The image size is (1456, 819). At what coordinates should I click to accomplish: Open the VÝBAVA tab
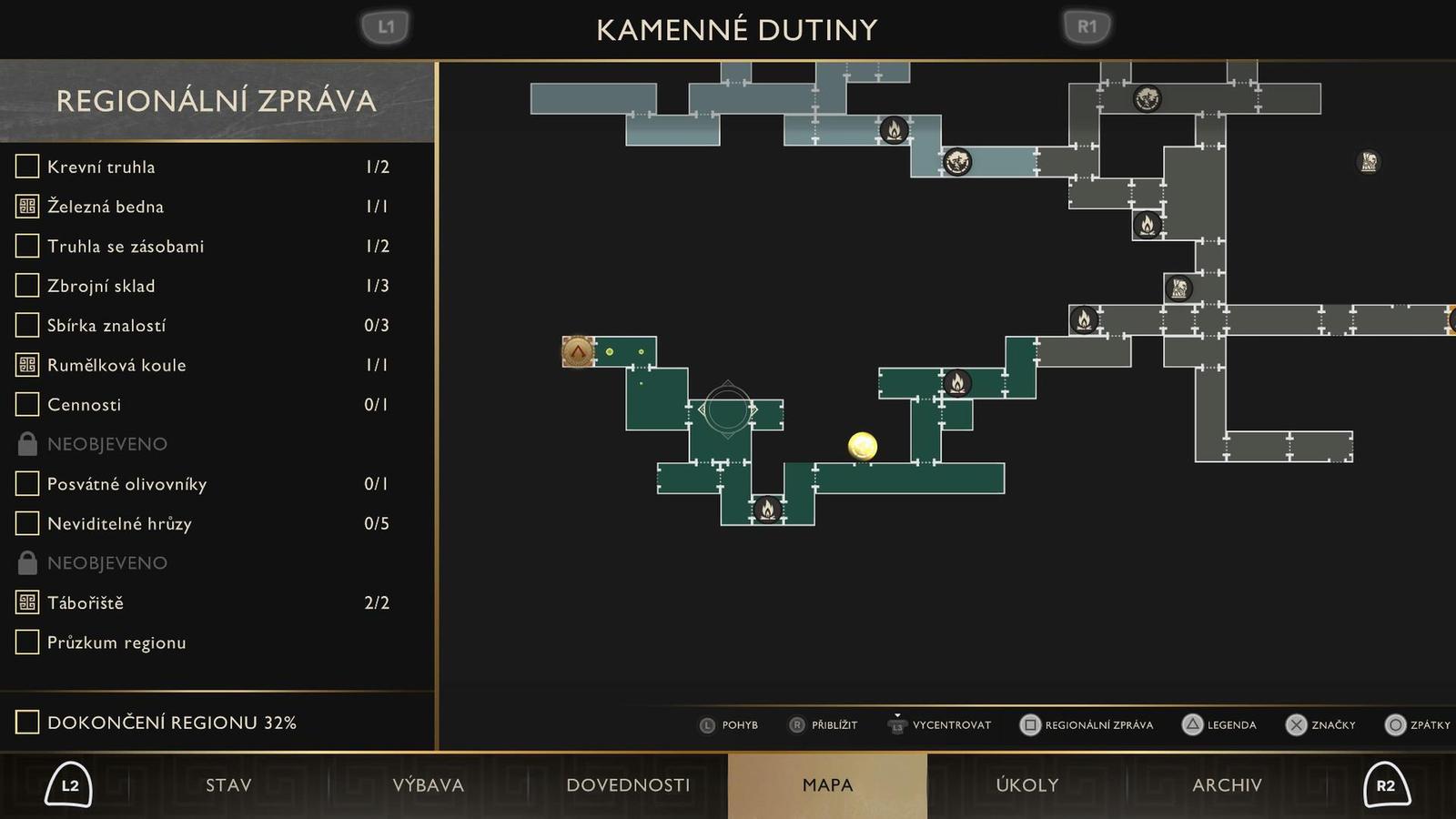click(430, 784)
